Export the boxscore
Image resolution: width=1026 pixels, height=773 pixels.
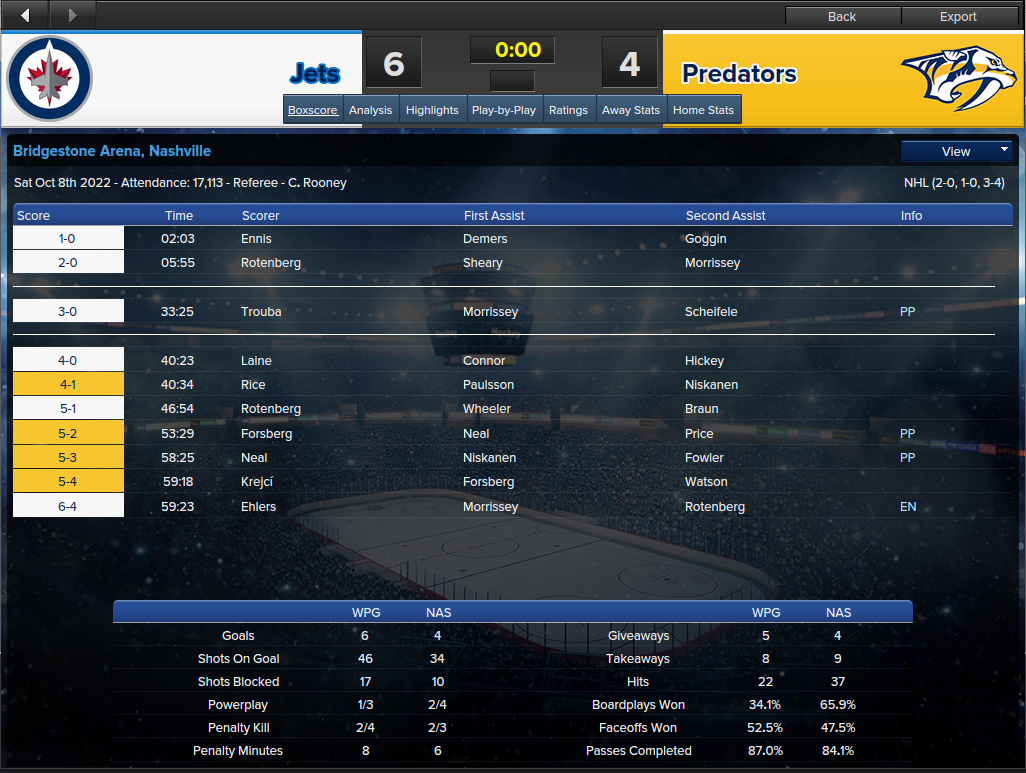point(958,16)
